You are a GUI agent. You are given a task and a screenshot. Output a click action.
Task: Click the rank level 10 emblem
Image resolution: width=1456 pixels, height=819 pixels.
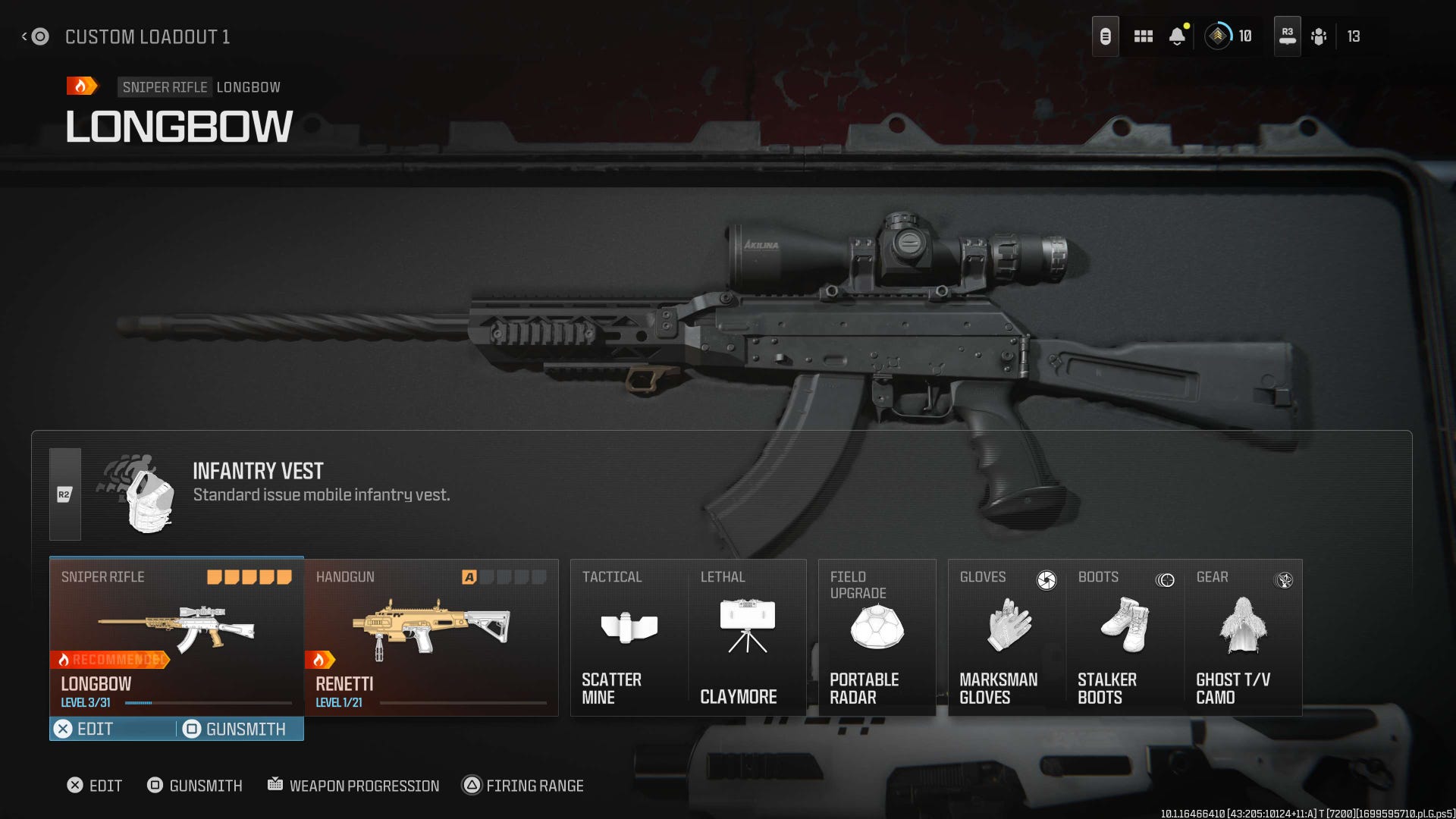1219,36
